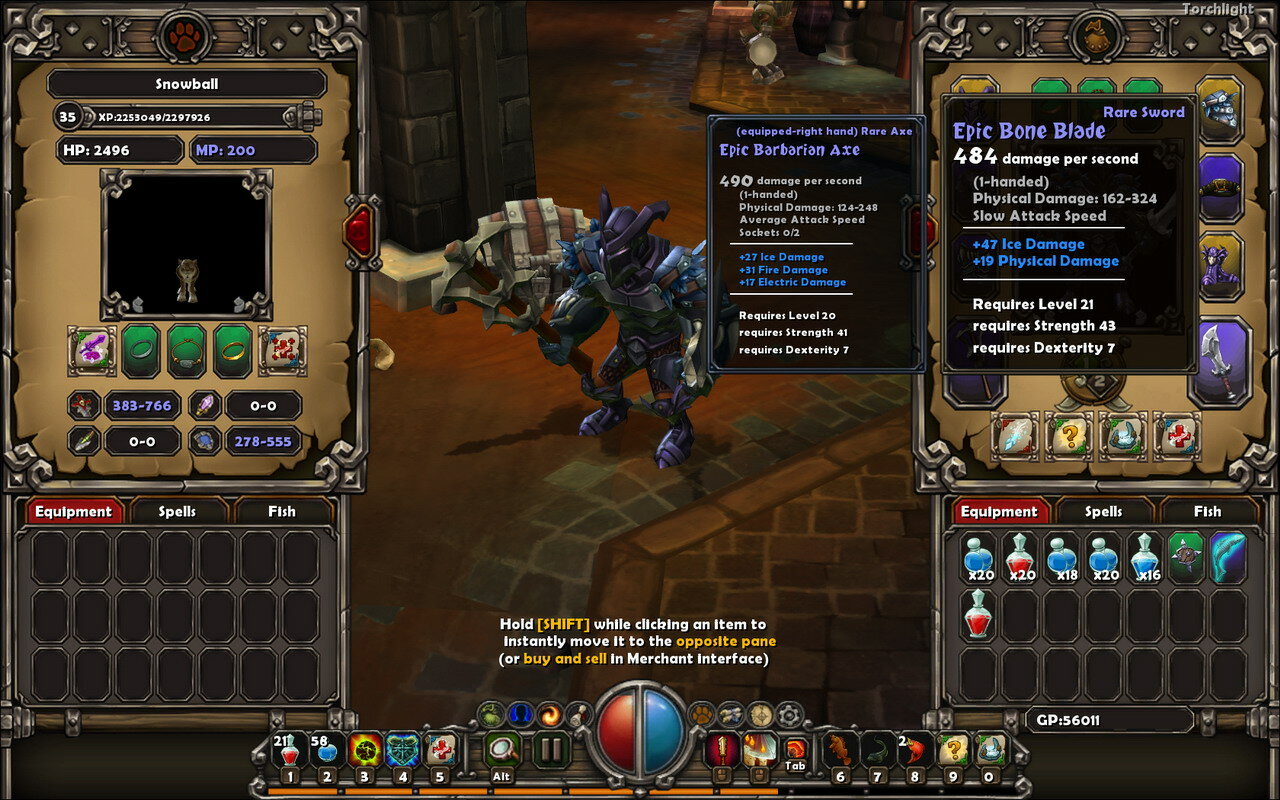Click the magnifying glass Alt button
1280x800 pixels.
[502, 750]
